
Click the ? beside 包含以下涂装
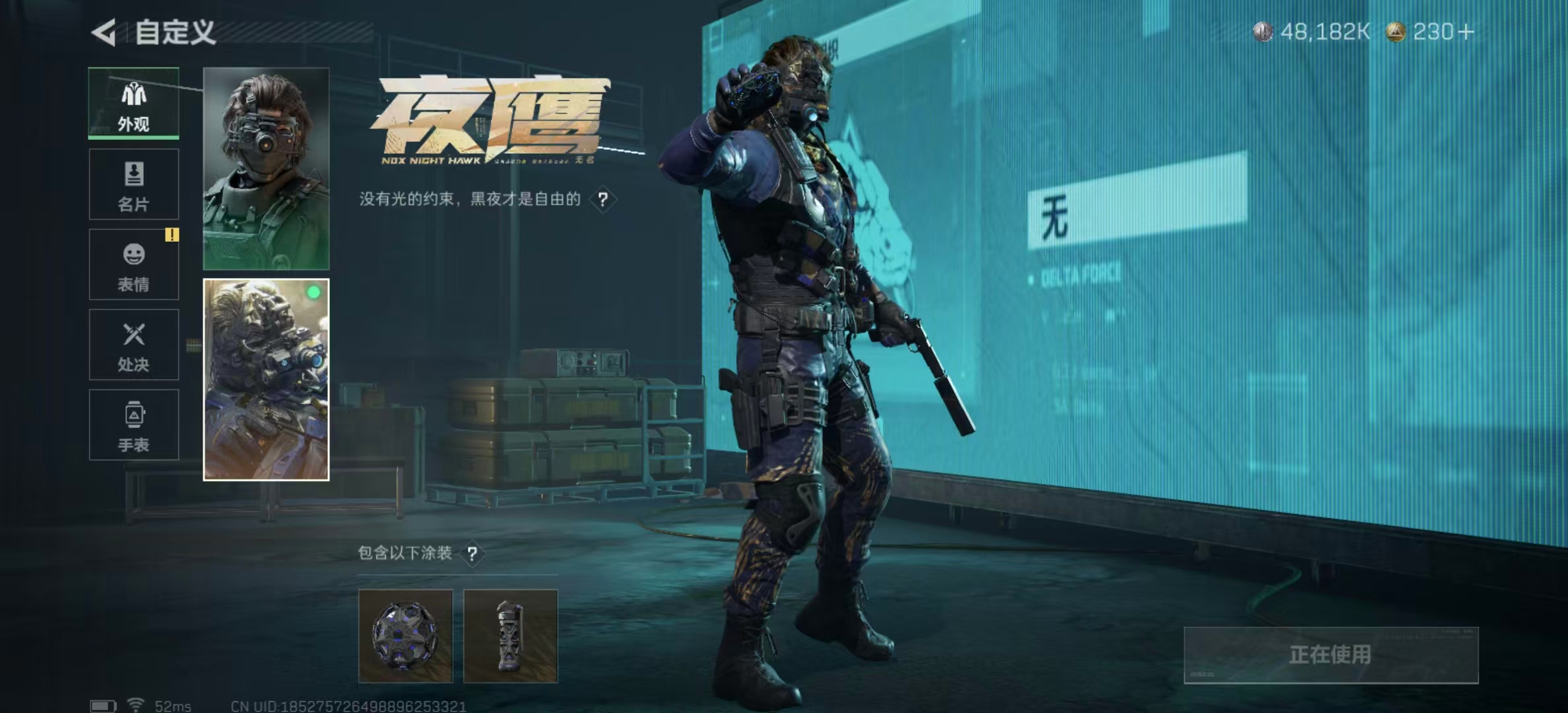474,555
